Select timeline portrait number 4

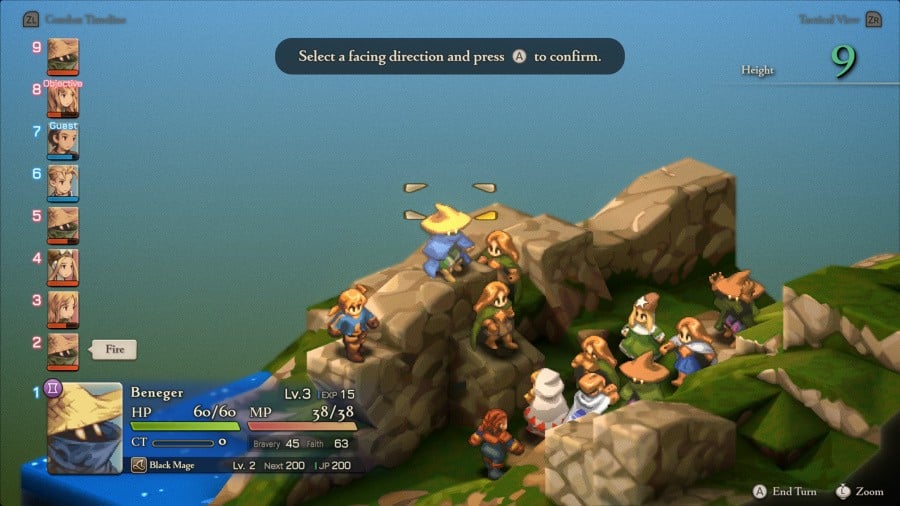point(62,266)
